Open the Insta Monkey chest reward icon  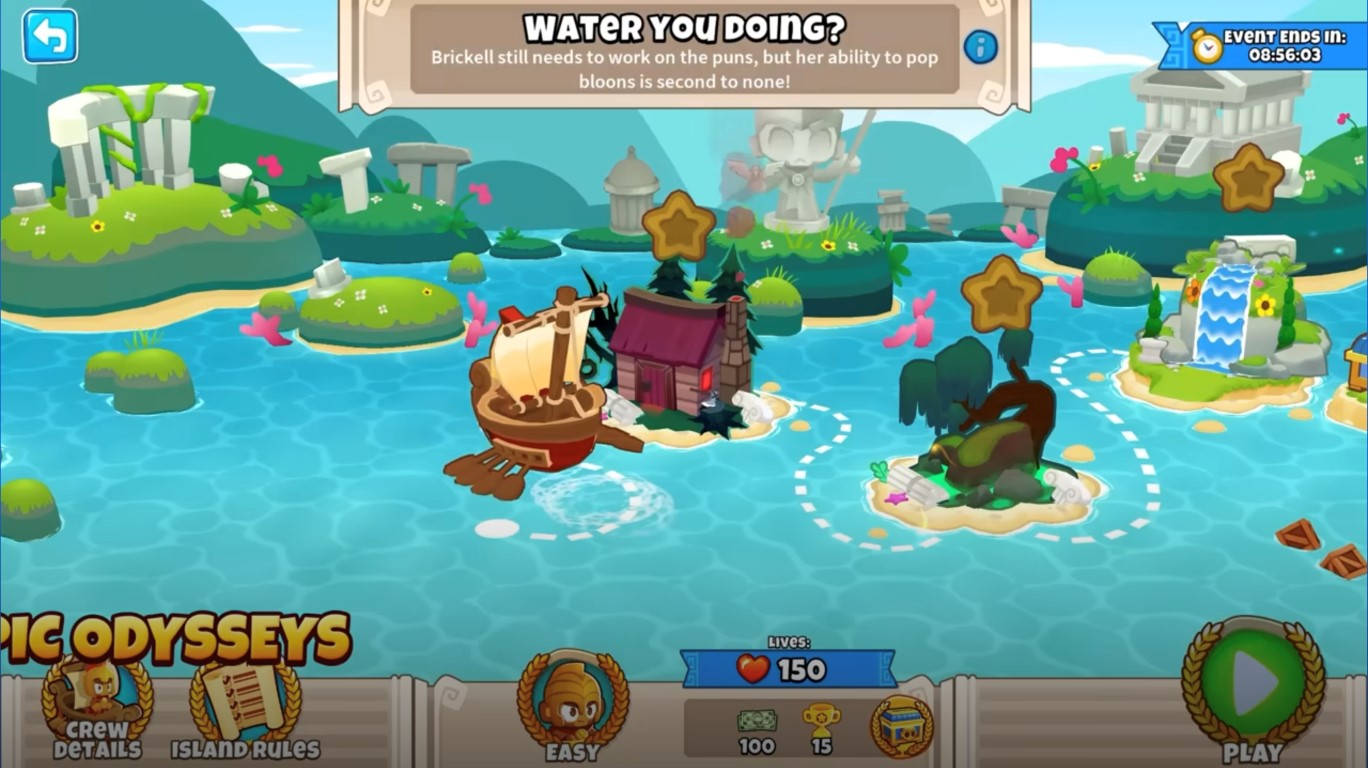(900, 726)
